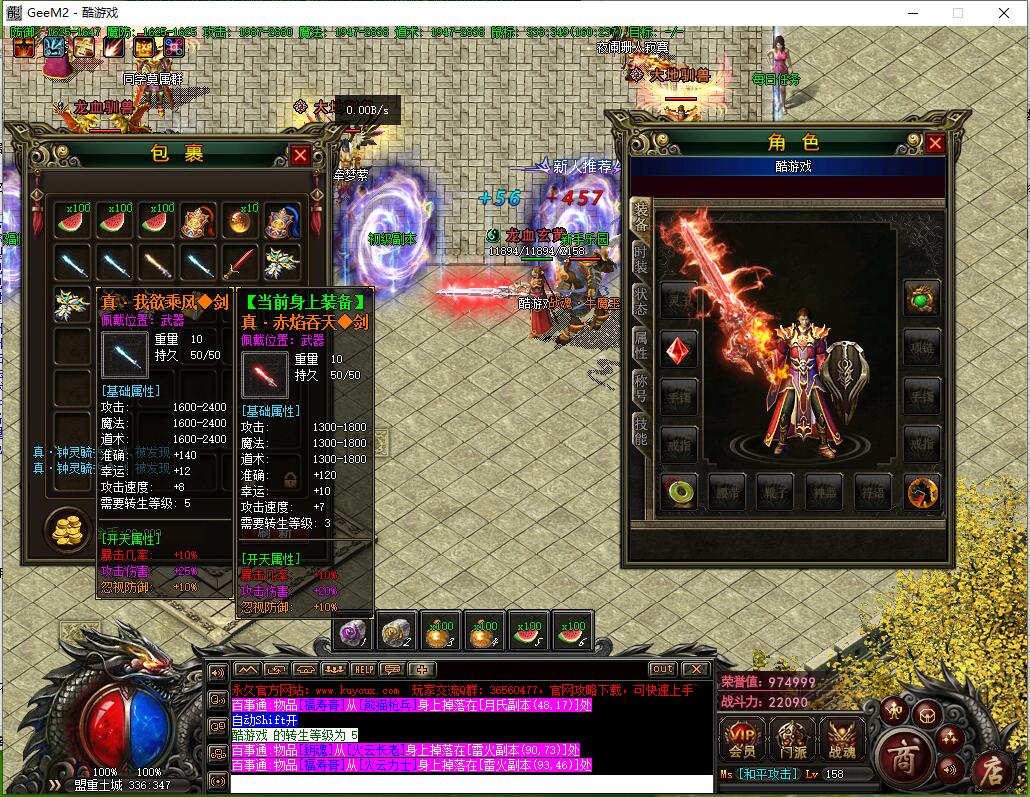This screenshot has width=1030, height=797.
Task: Close the 角色 character panel
Action: 935,143
